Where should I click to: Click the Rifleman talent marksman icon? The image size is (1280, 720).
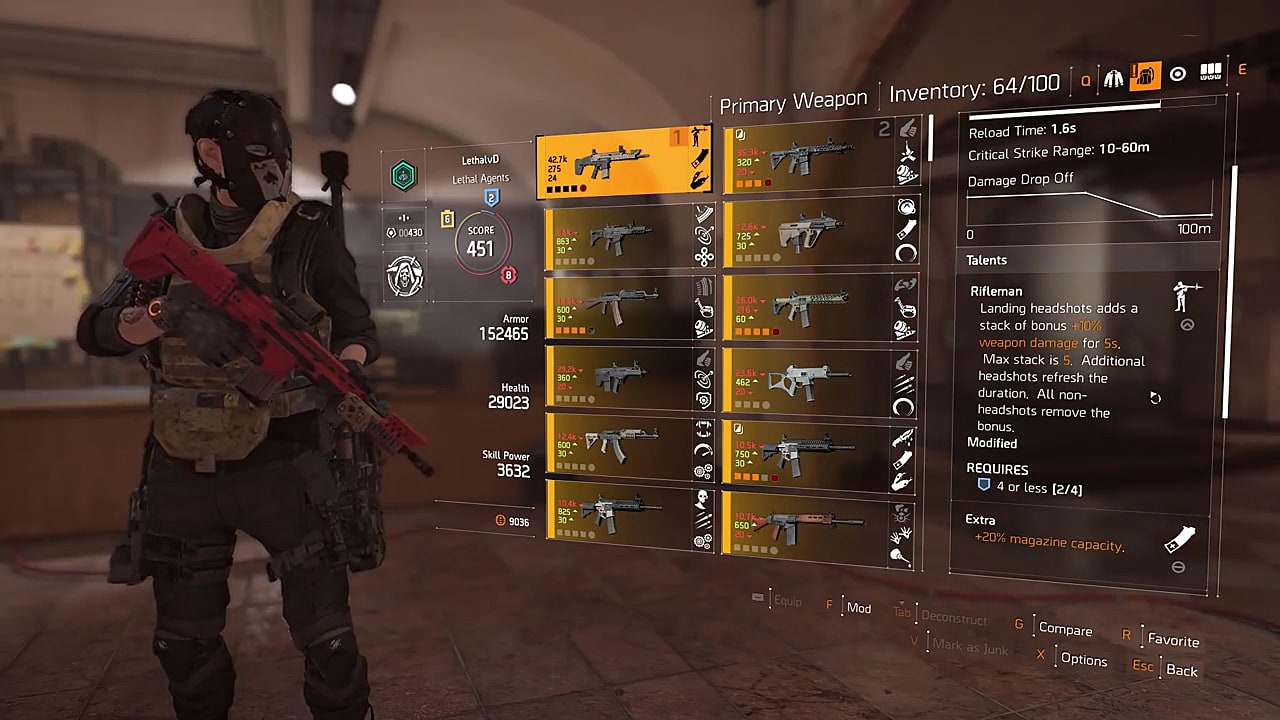1185,297
